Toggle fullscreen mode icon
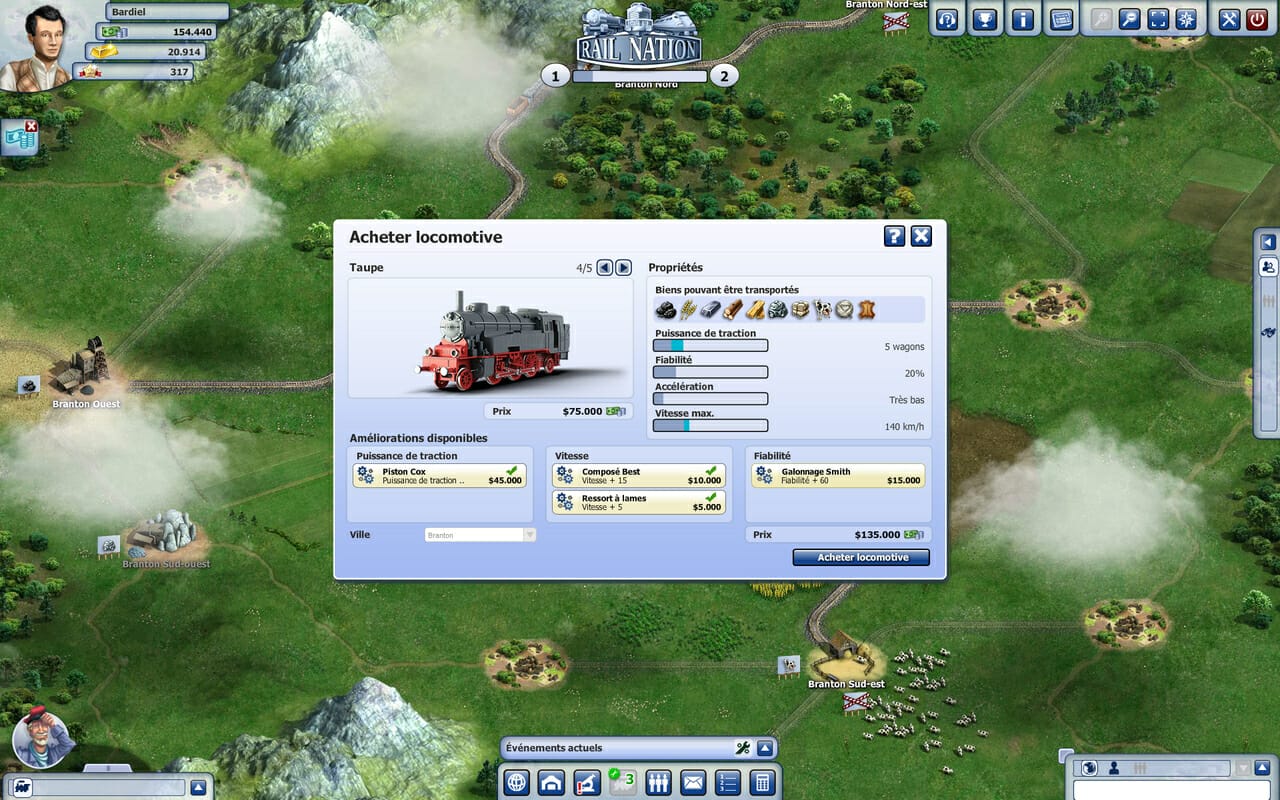Viewport: 1280px width, 800px height. click(x=1158, y=19)
